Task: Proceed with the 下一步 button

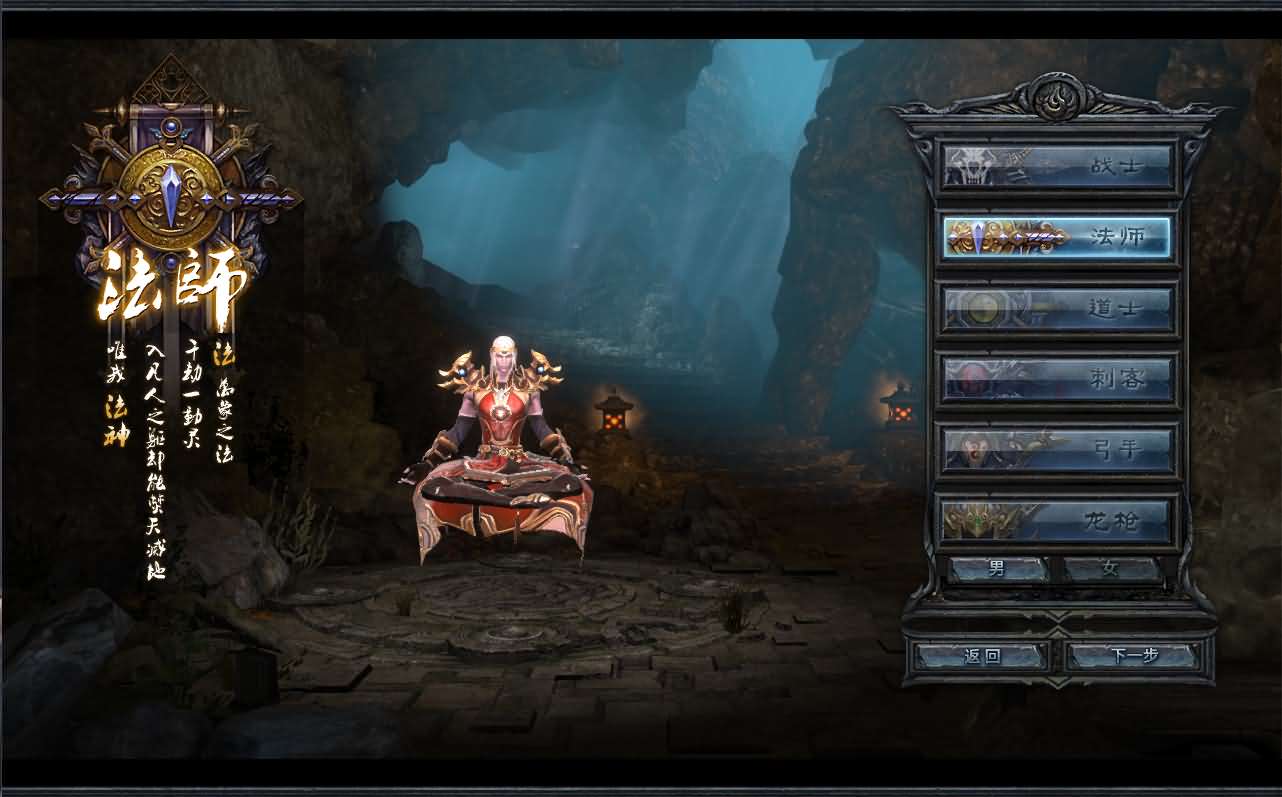Action: click(x=1133, y=656)
